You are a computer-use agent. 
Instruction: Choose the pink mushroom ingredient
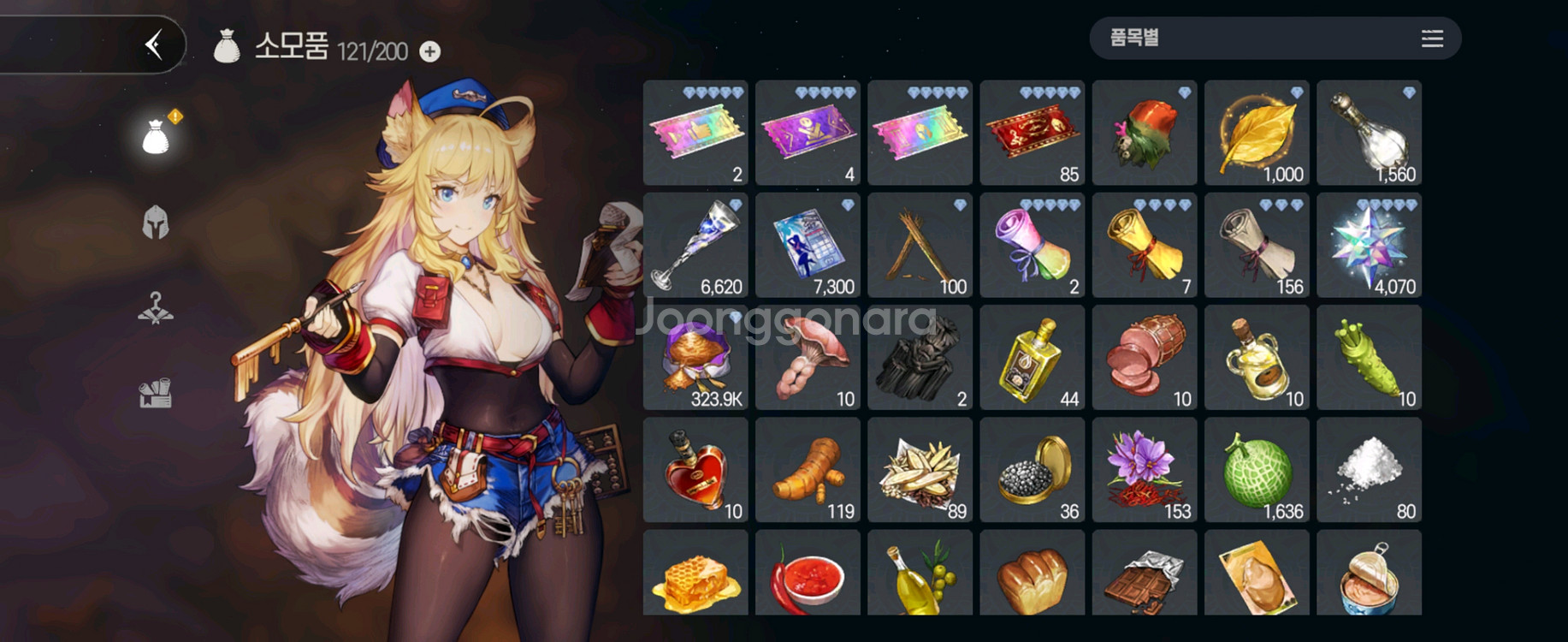pyautogui.click(x=808, y=358)
